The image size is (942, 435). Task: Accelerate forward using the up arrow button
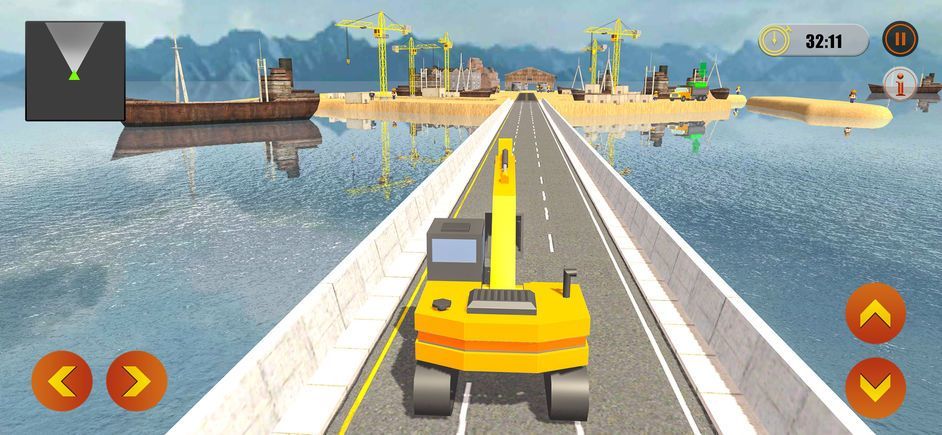coord(875,314)
